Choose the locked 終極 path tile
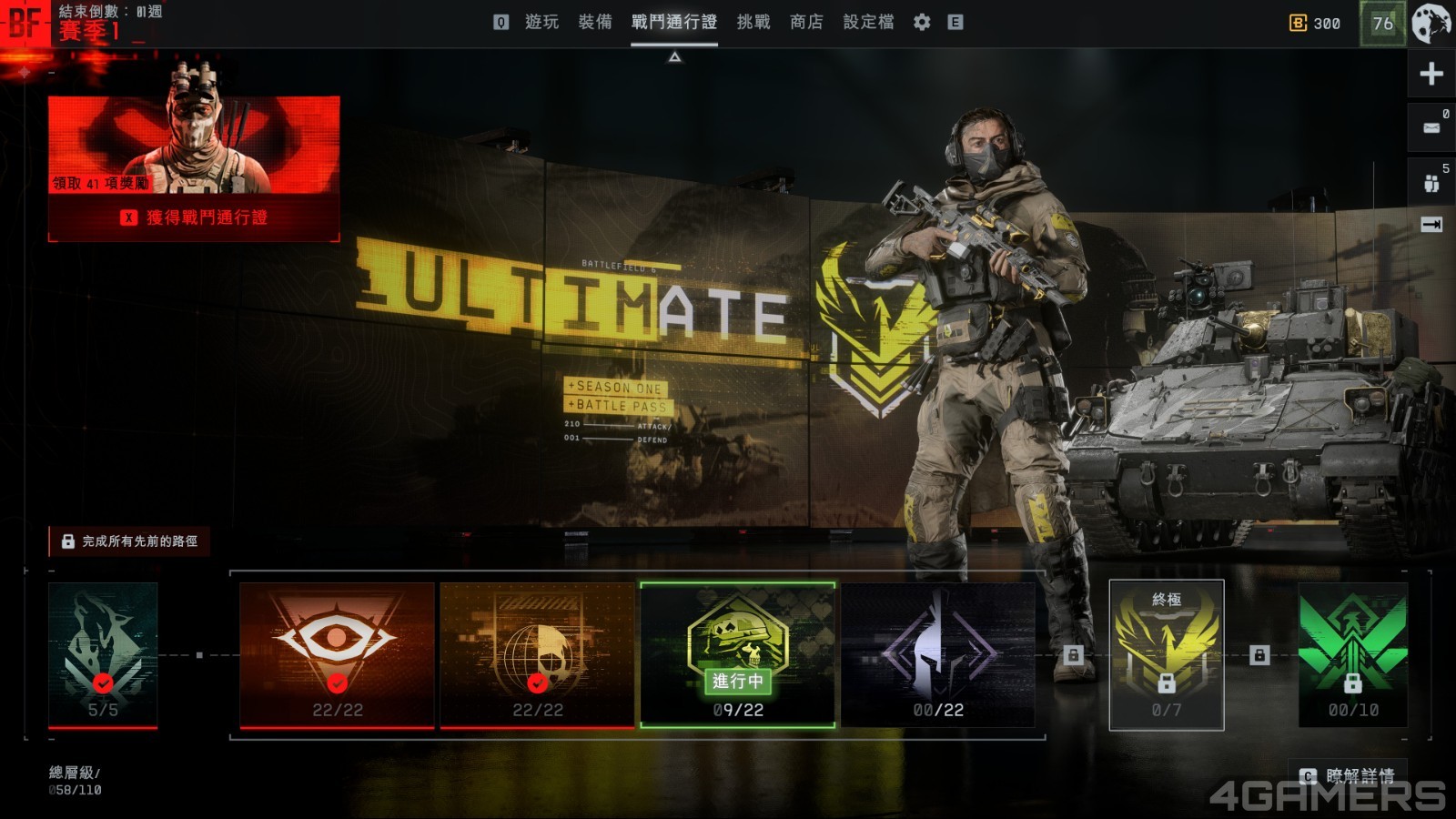 (x=1166, y=655)
